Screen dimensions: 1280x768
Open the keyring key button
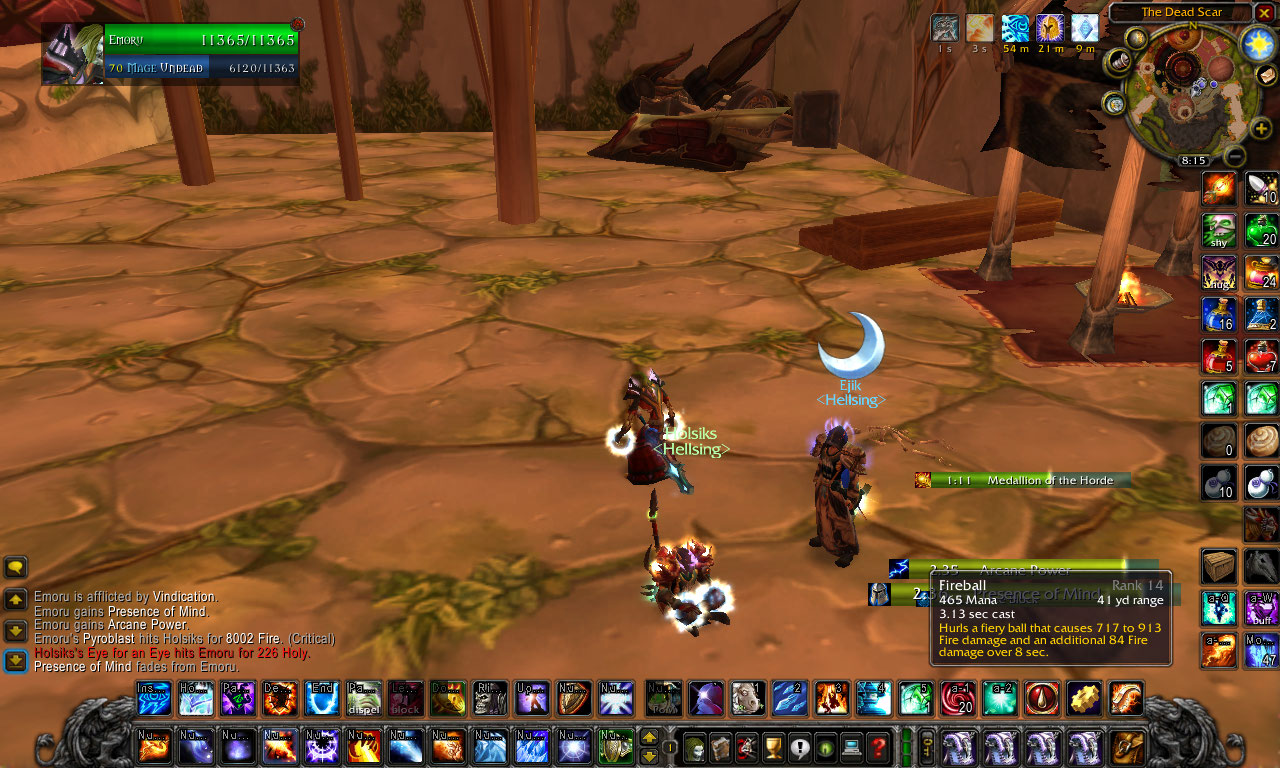927,747
